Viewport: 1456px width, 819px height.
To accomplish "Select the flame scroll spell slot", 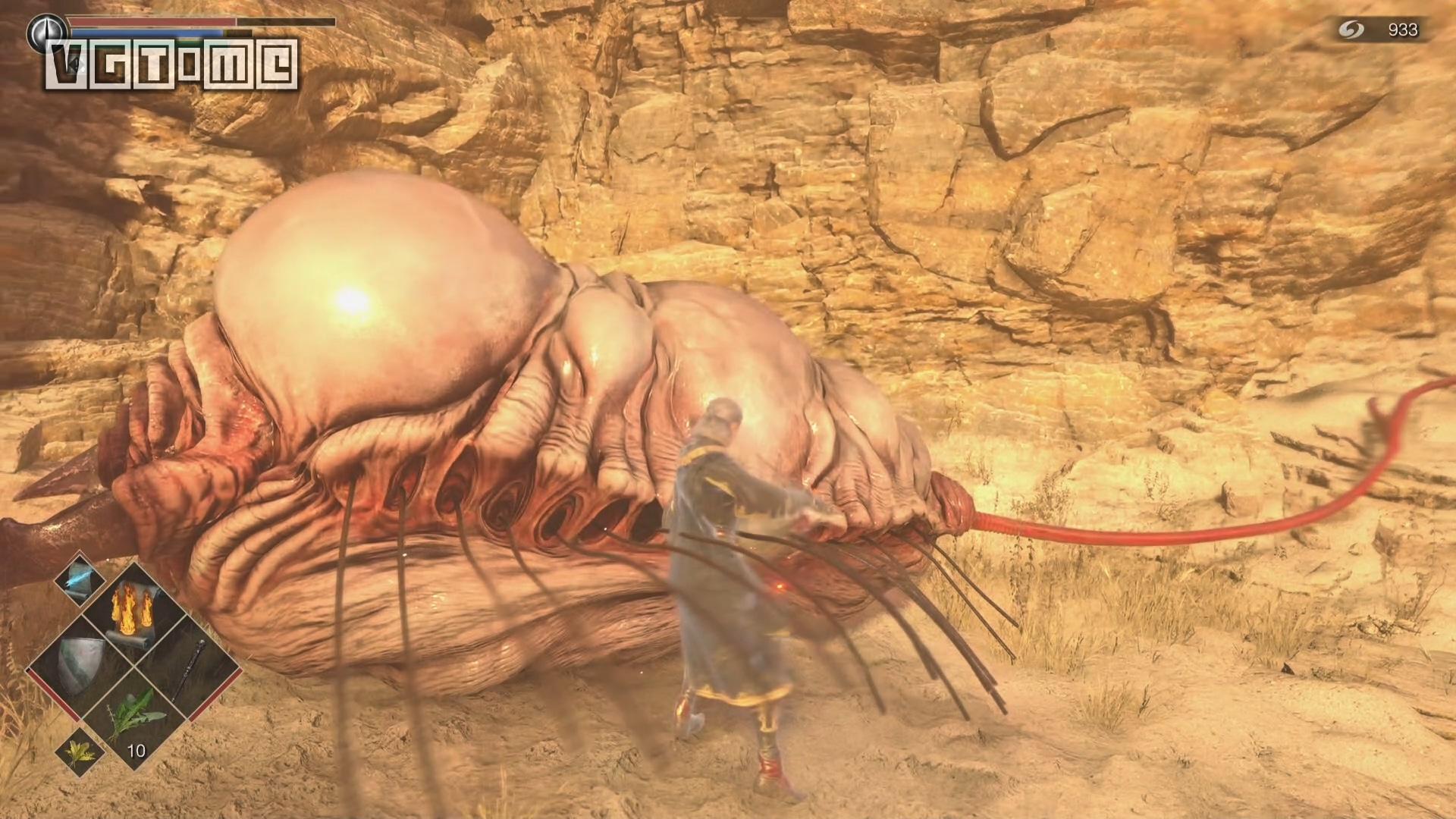I will click(x=133, y=613).
